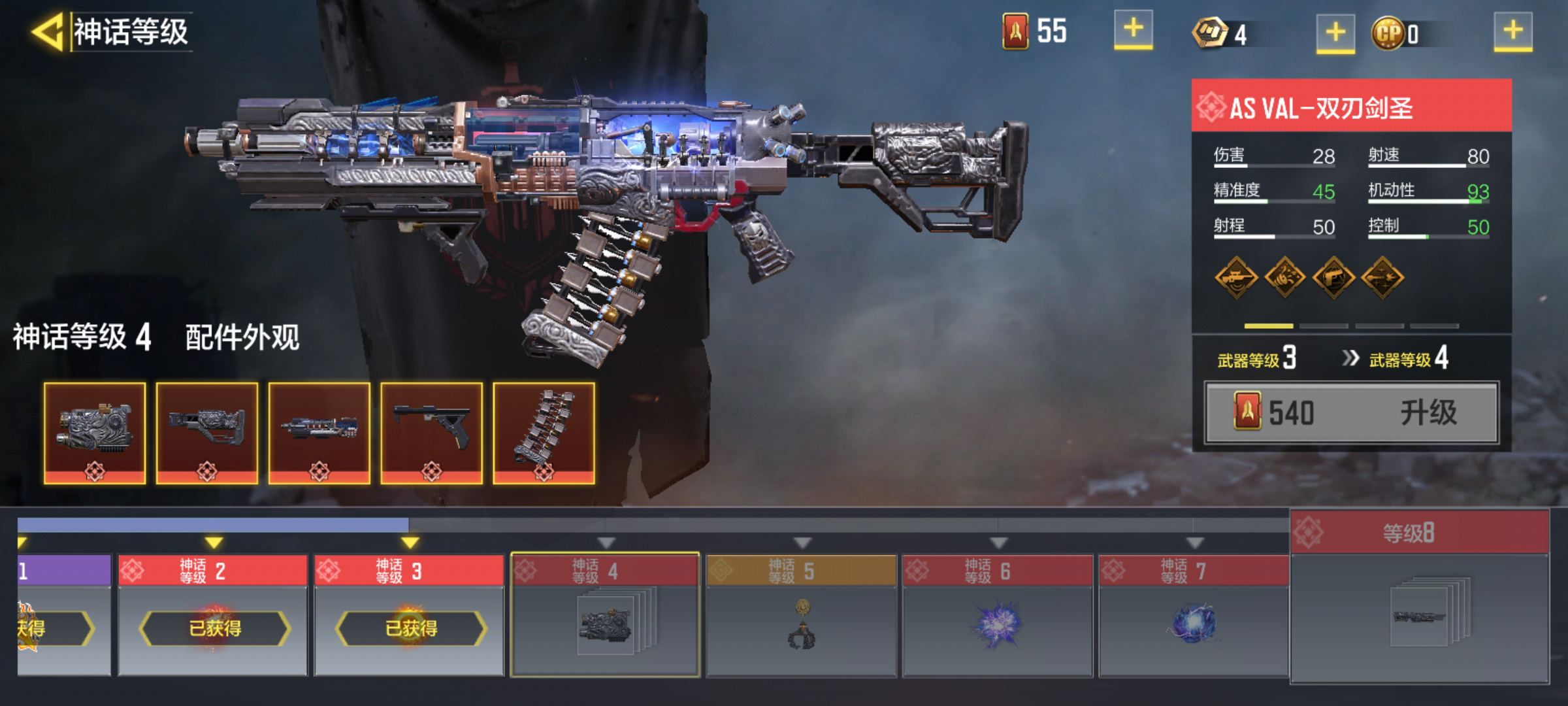Select the magazine attachment thumbnail
Image resolution: width=1568 pixels, height=706 pixels.
coord(544,433)
